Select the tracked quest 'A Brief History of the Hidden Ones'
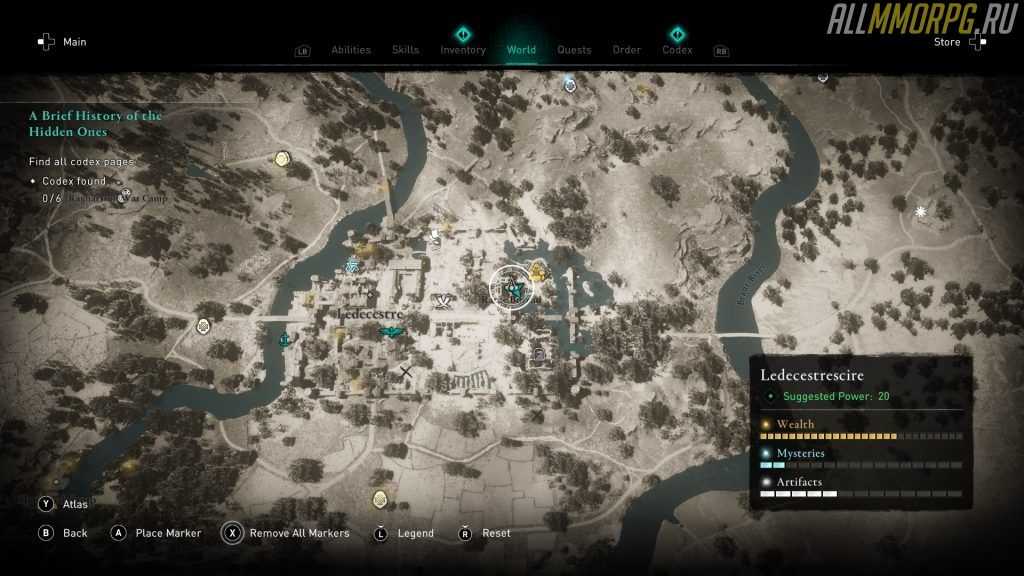The width and height of the screenshot is (1024, 576). point(95,123)
